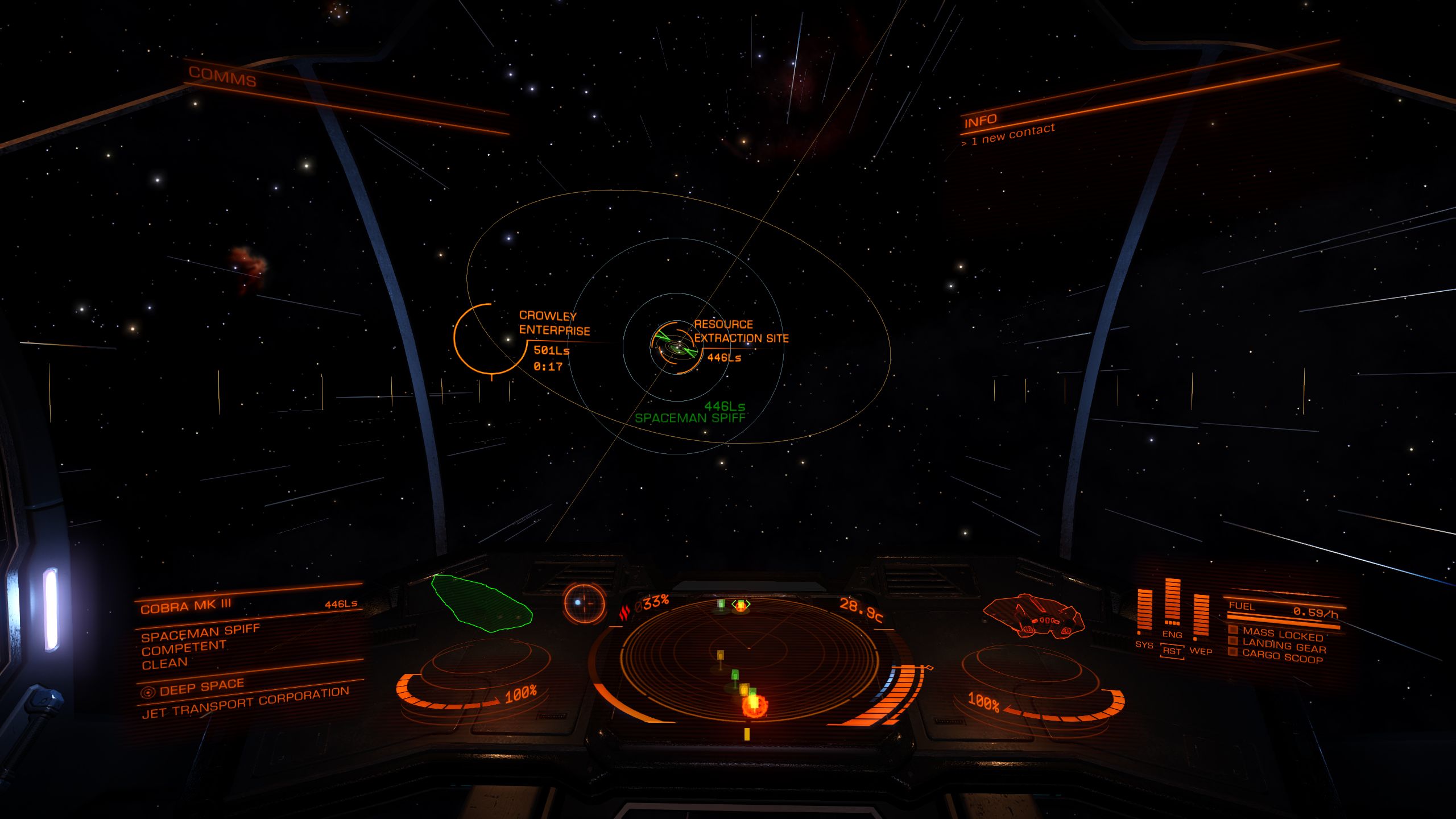Click the central radar scanner disc

coord(748,660)
